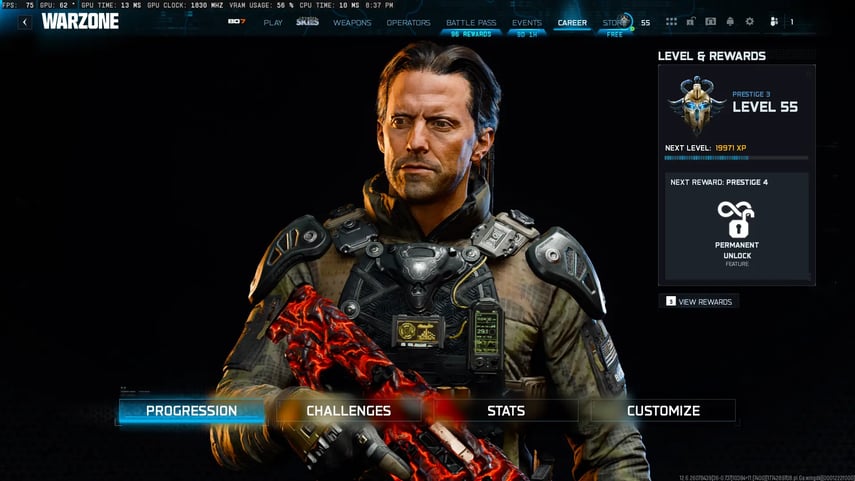Open the Challenges section
The image size is (855, 481).
coord(348,410)
